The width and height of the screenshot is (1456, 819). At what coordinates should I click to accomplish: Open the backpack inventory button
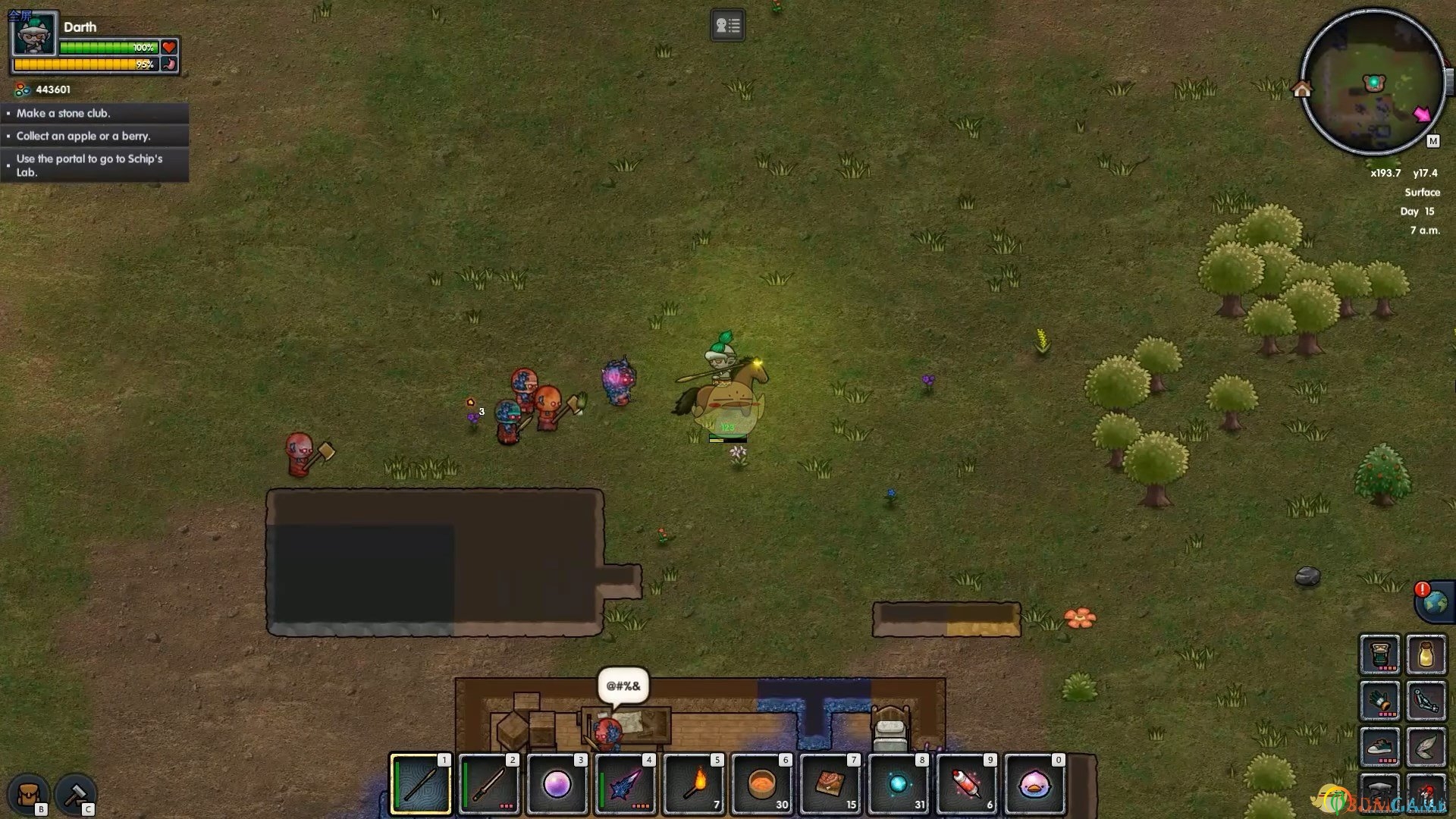[29, 793]
